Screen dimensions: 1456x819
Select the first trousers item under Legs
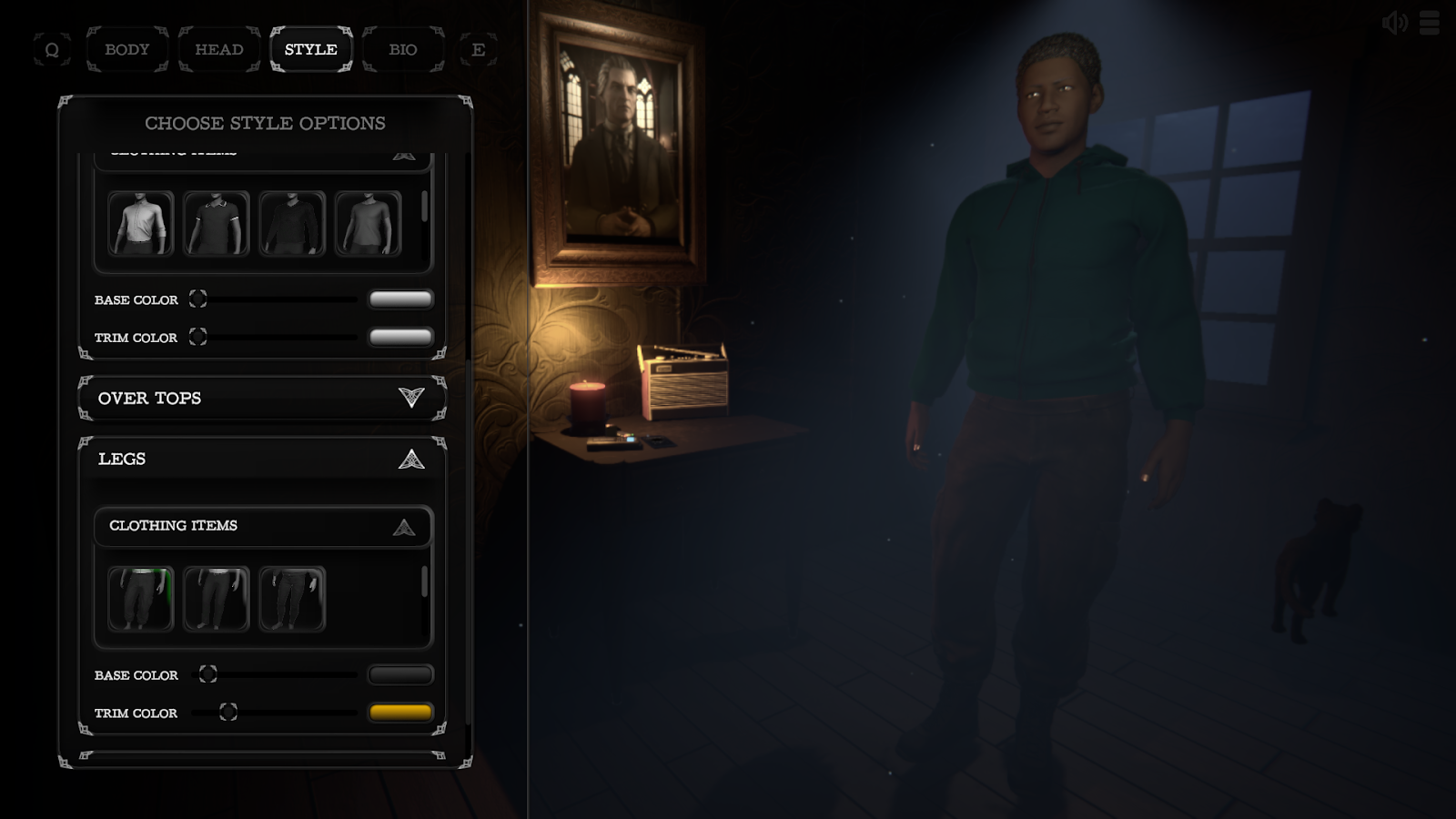click(x=141, y=599)
